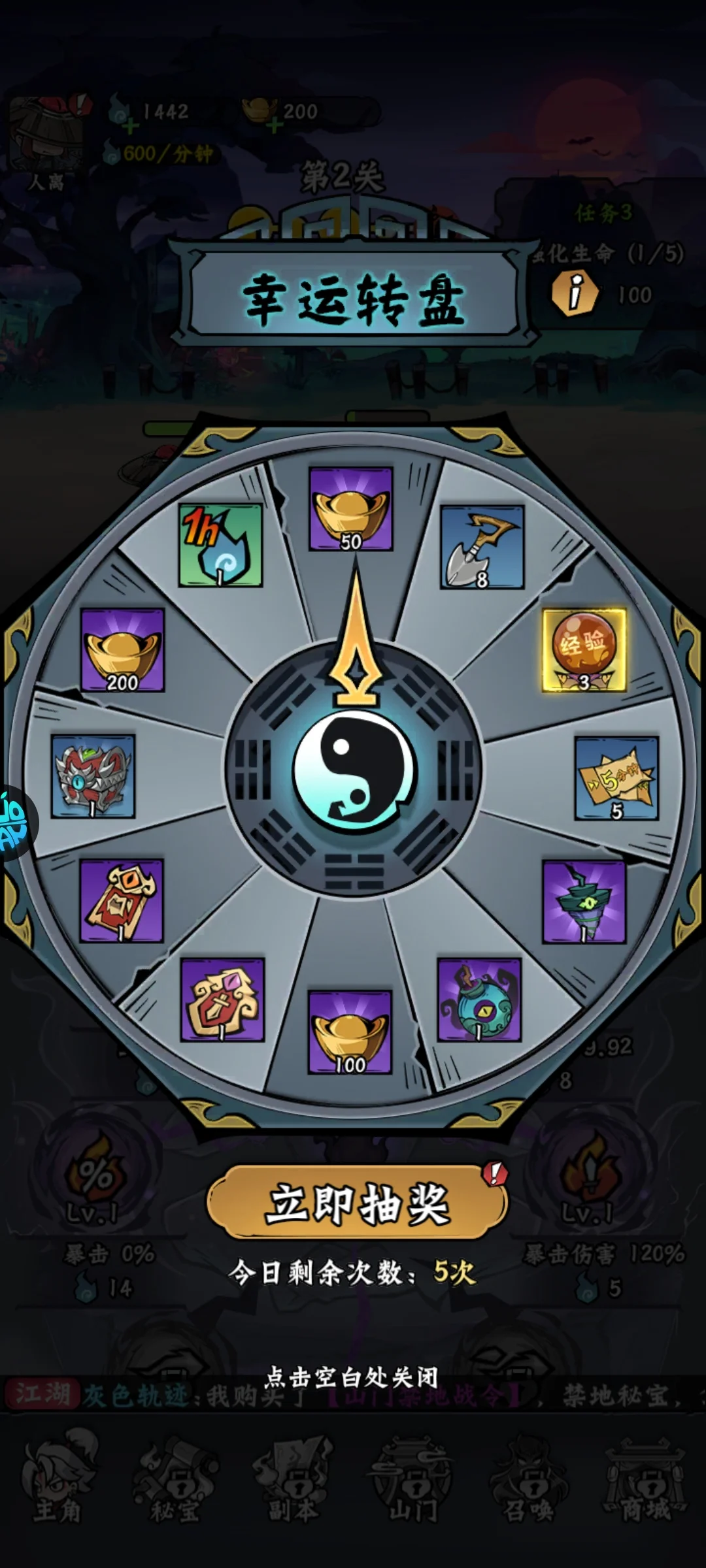Select the 1h blue flame prize
The width and height of the screenshot is (706, 1568).
pos(220,545)
